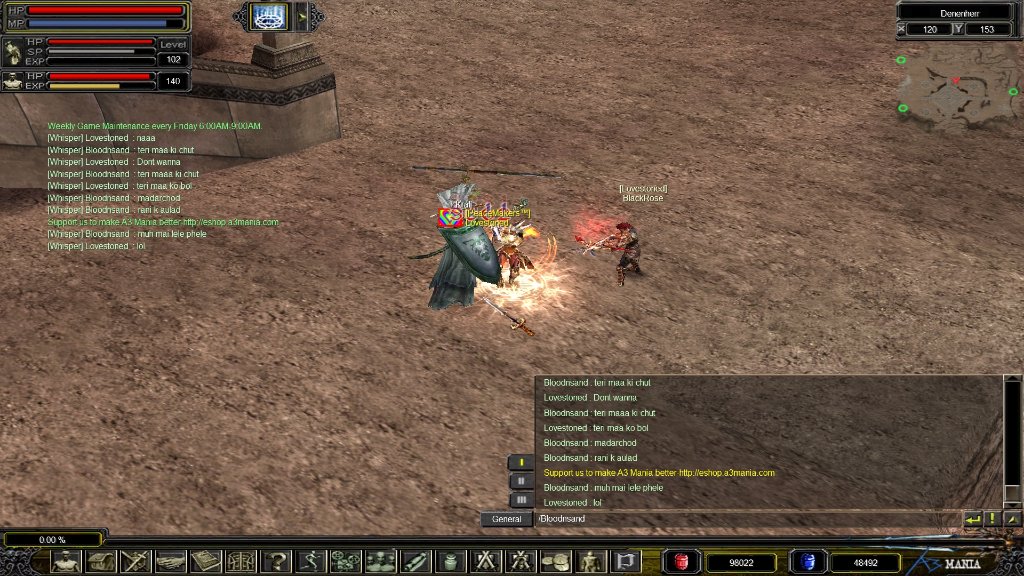Switch chat window to size III
Viewport: 1024px width, 576px height.
pyautogui.click(x=520, y=499)
